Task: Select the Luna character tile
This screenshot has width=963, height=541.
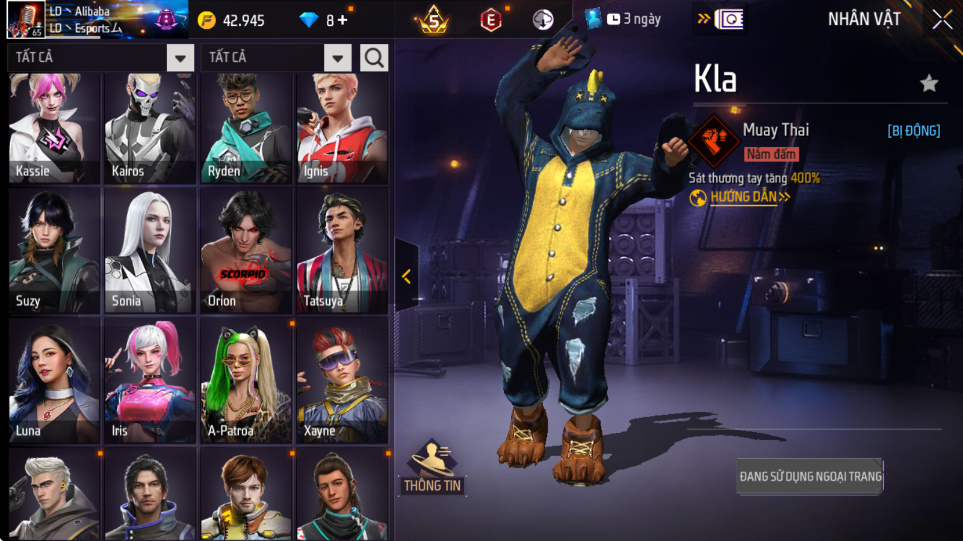Action: pos(55,381)
